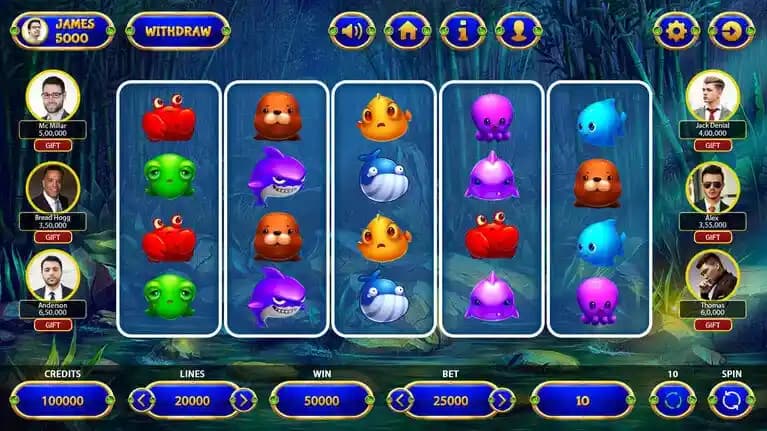The width and height of the screenshot is (767, 431).
Task: Lower the bet amount
Action: pos(400,401)
